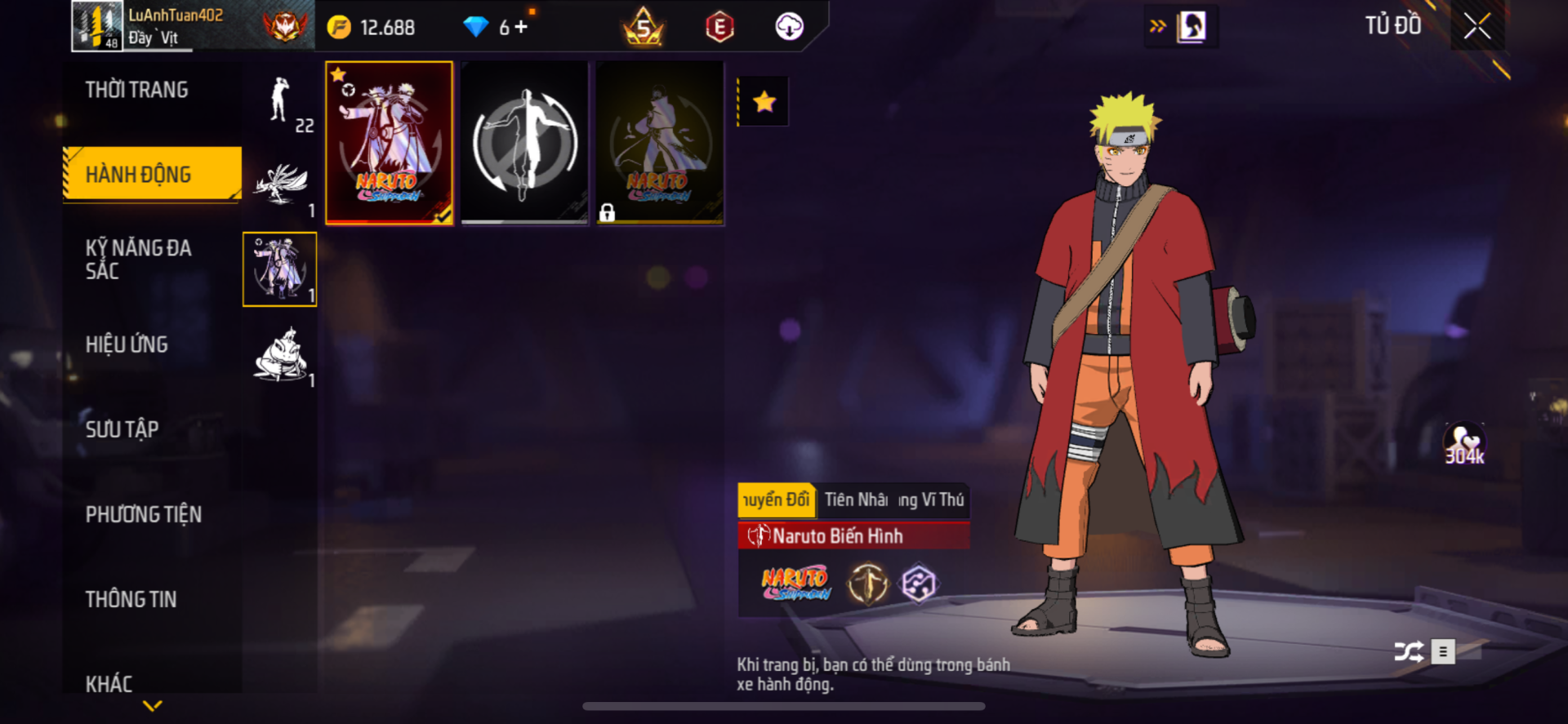The width and height of the screenshot is (1568, 724).
Task: Select the equipped Naruto emote card
Action: click(390, 143)
